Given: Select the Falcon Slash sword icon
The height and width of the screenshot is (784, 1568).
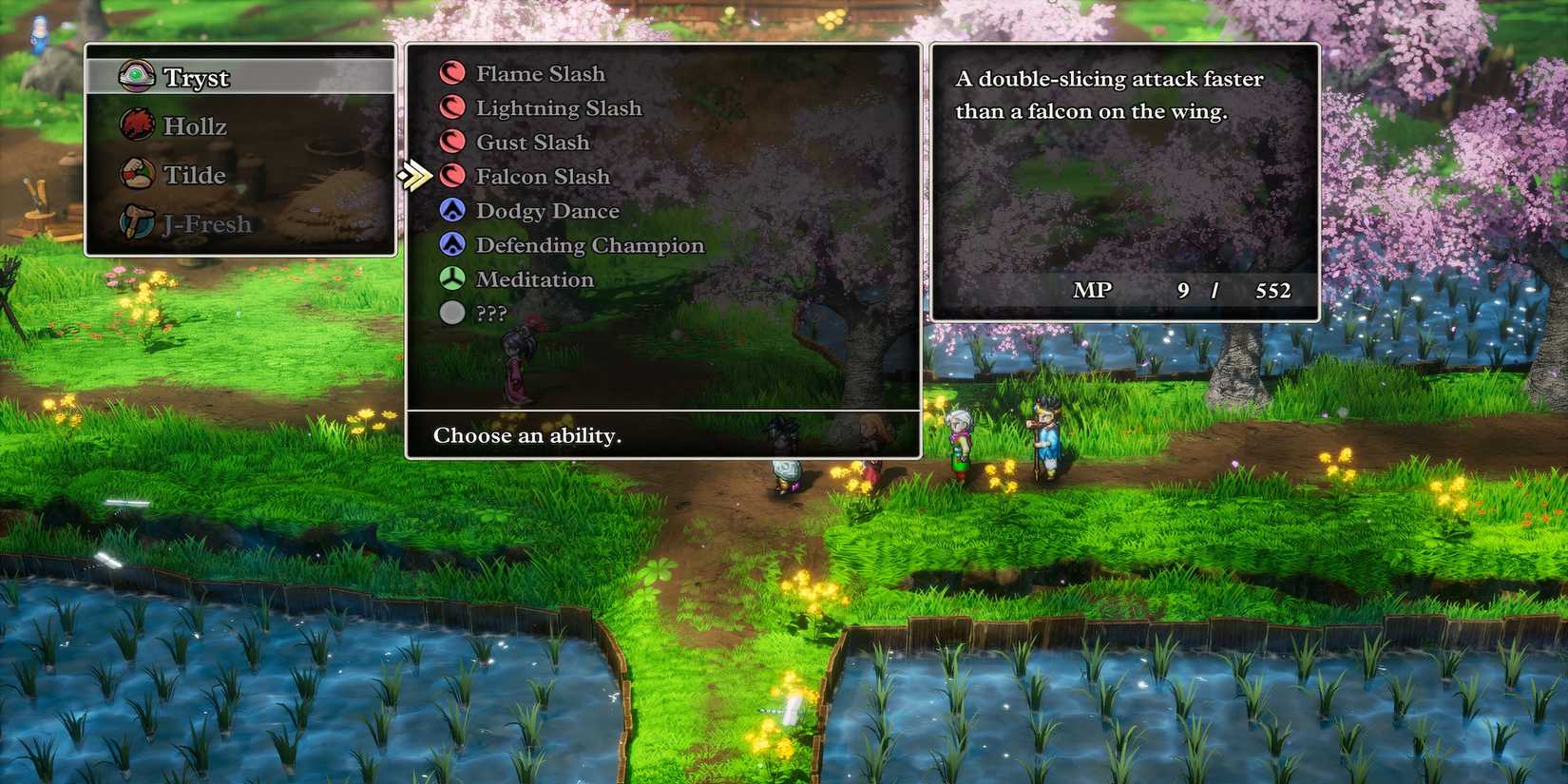Looking at the screenshot, I should pos(453,176).
